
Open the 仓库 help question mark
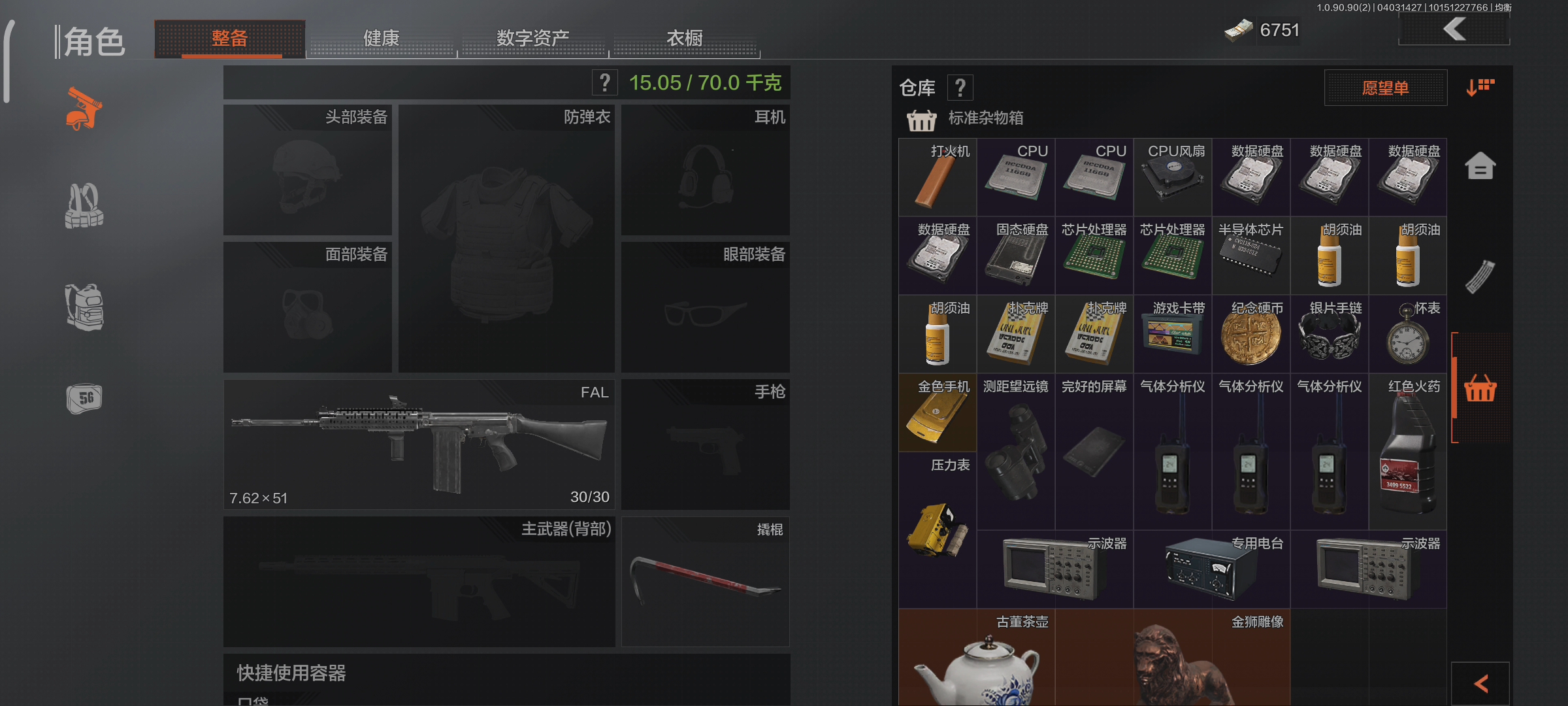(960, 86)
